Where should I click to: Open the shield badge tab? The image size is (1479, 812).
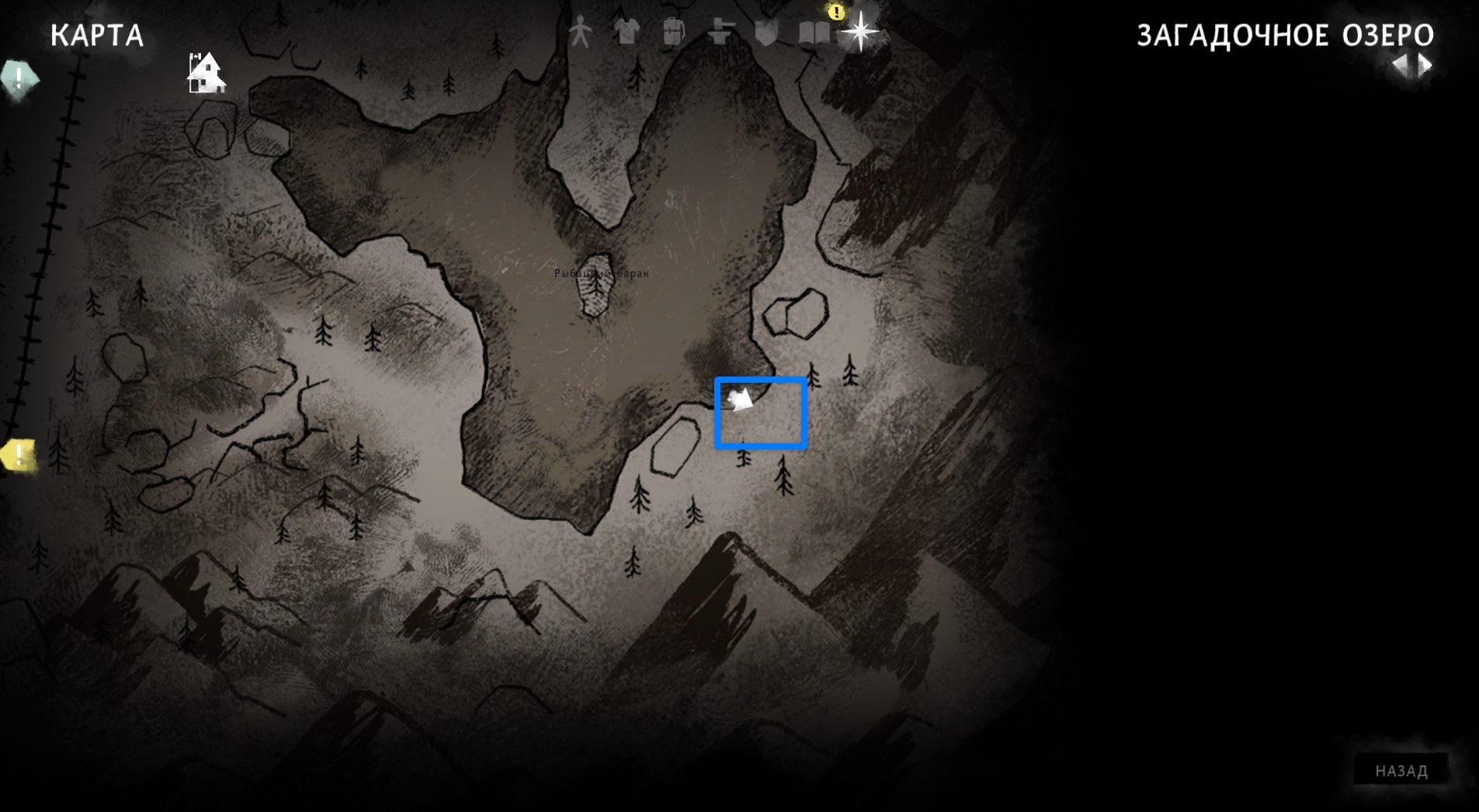(x=766, y=33)
